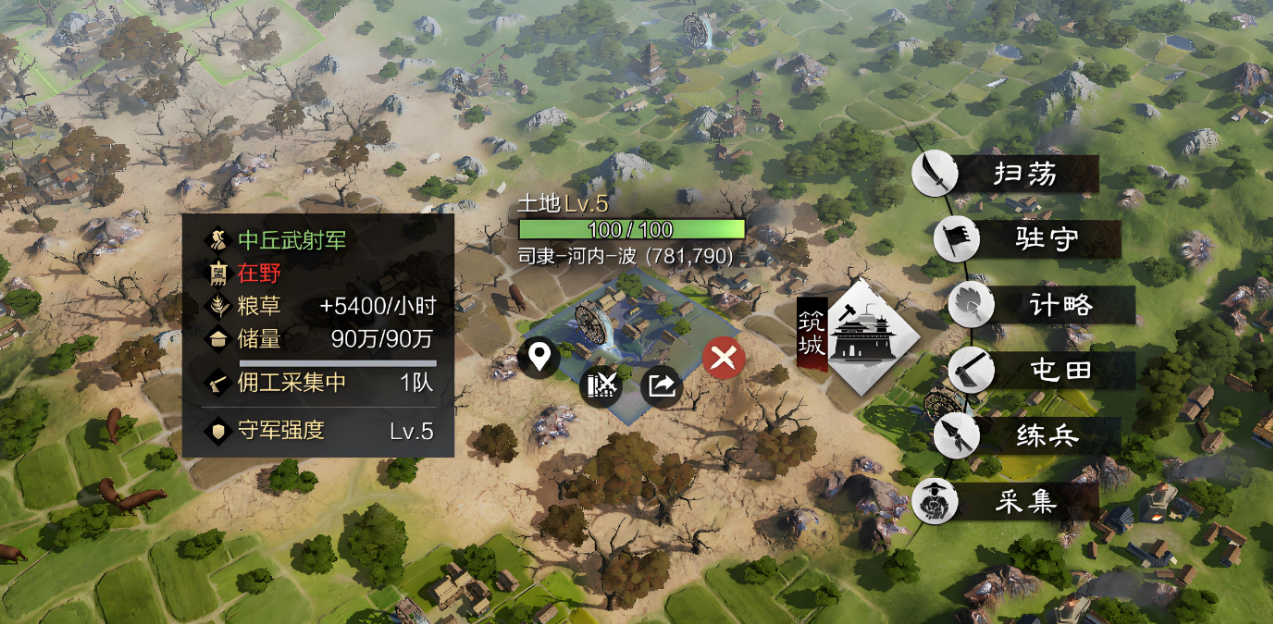1273x624 pixels.
Task: Choose the 练兵 troop training action
Action: pos(1028,437)
